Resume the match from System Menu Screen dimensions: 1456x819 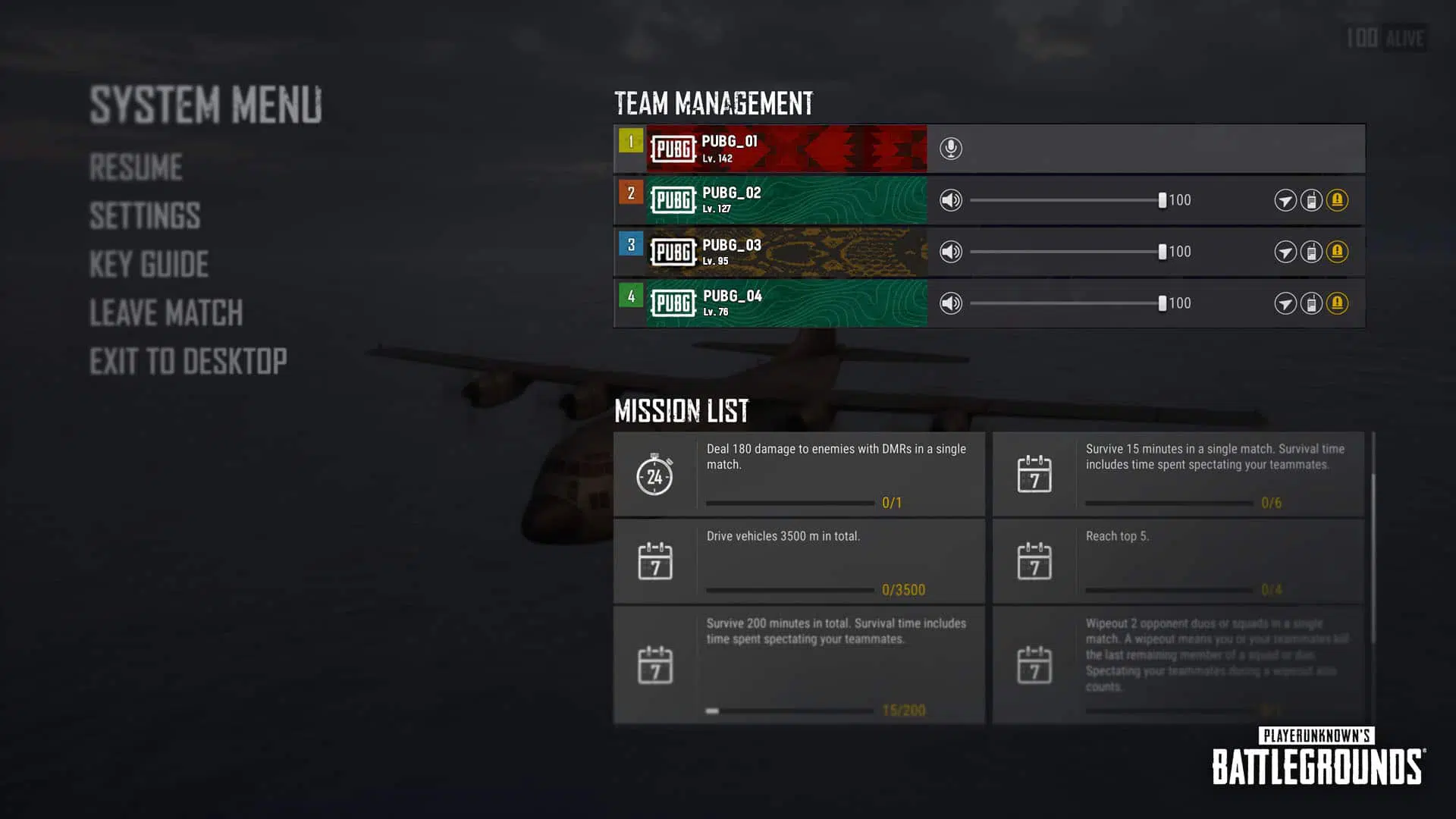click(136, 168)
